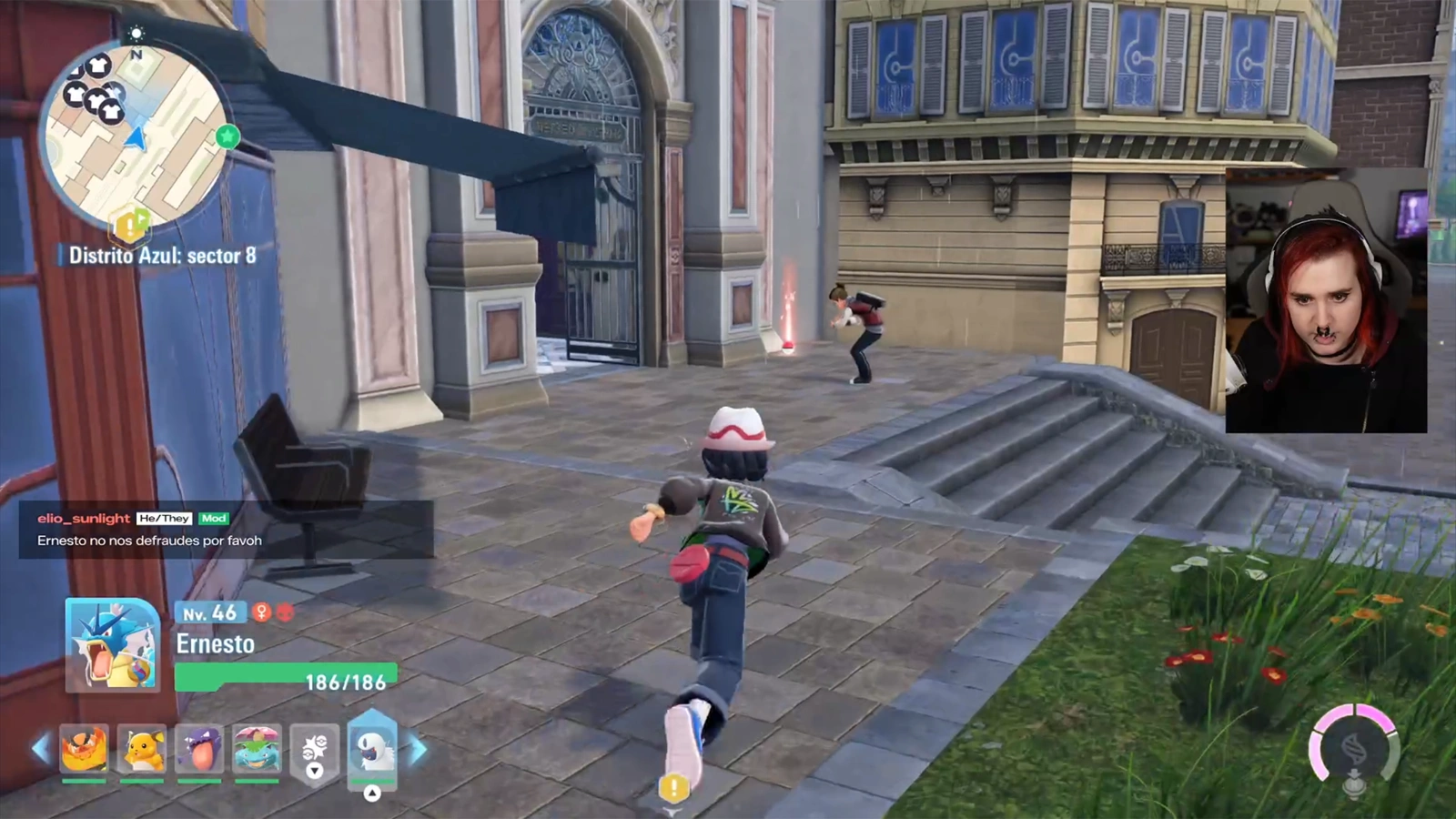Viewport: 1456px width, 819px height.
Task: Switch to Raichu in the party bar
Action: coord(142,749)
